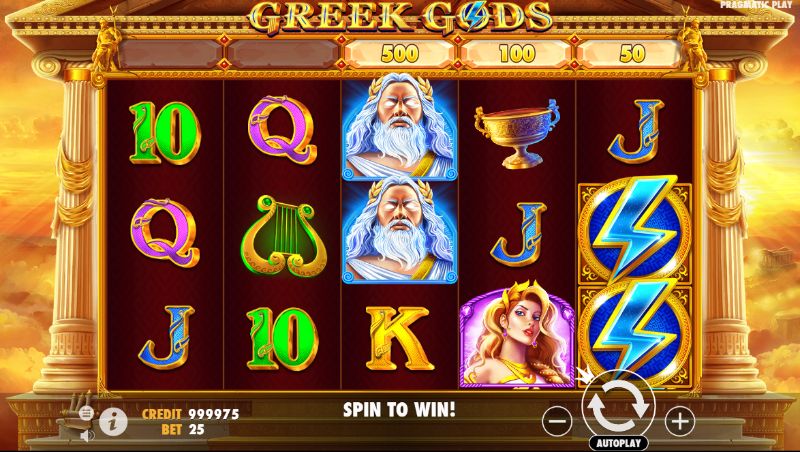Open the hamburger settings menu

pos(87,413)
